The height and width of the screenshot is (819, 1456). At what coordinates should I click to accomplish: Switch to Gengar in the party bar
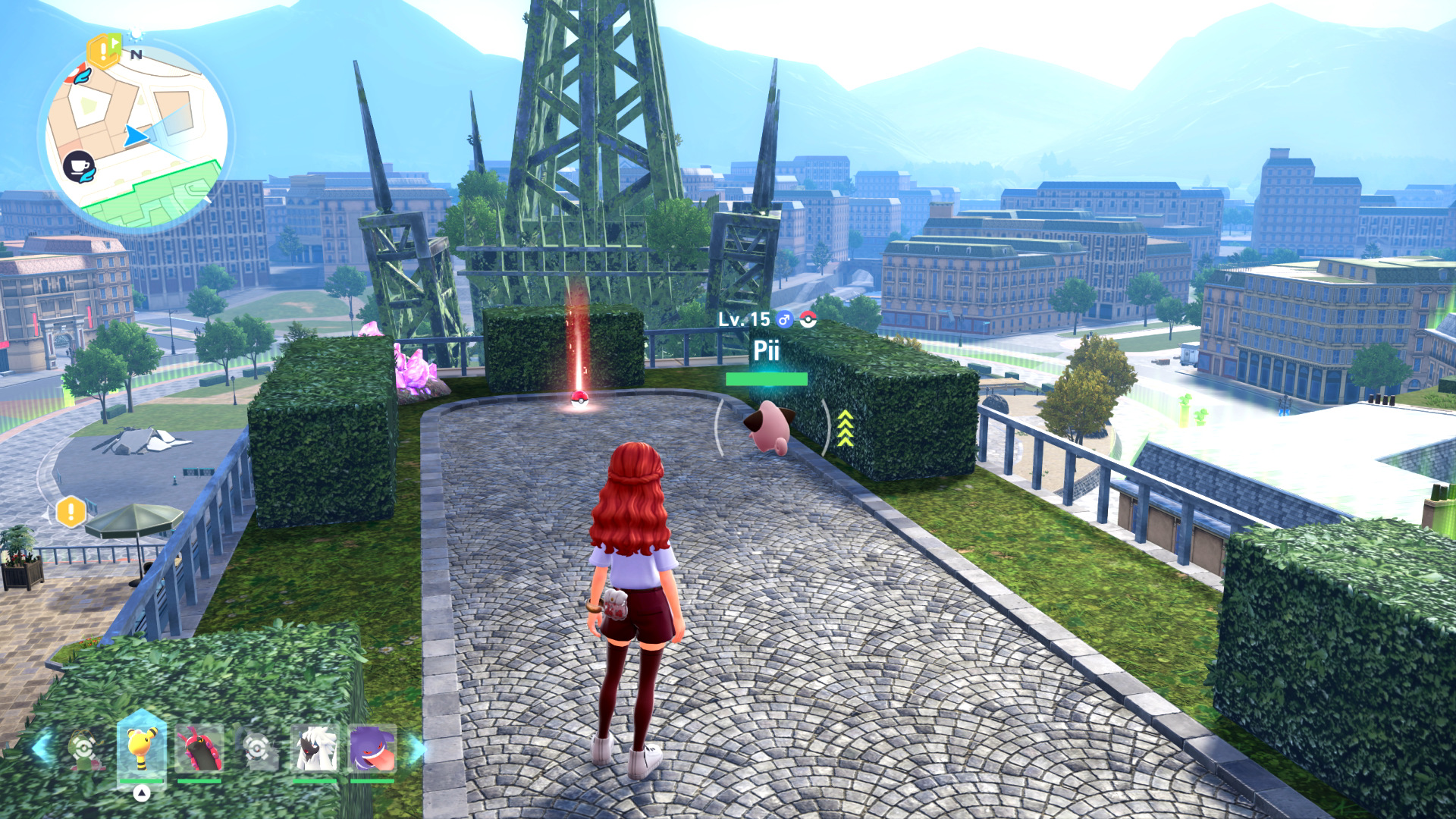(x=372, y=748)
